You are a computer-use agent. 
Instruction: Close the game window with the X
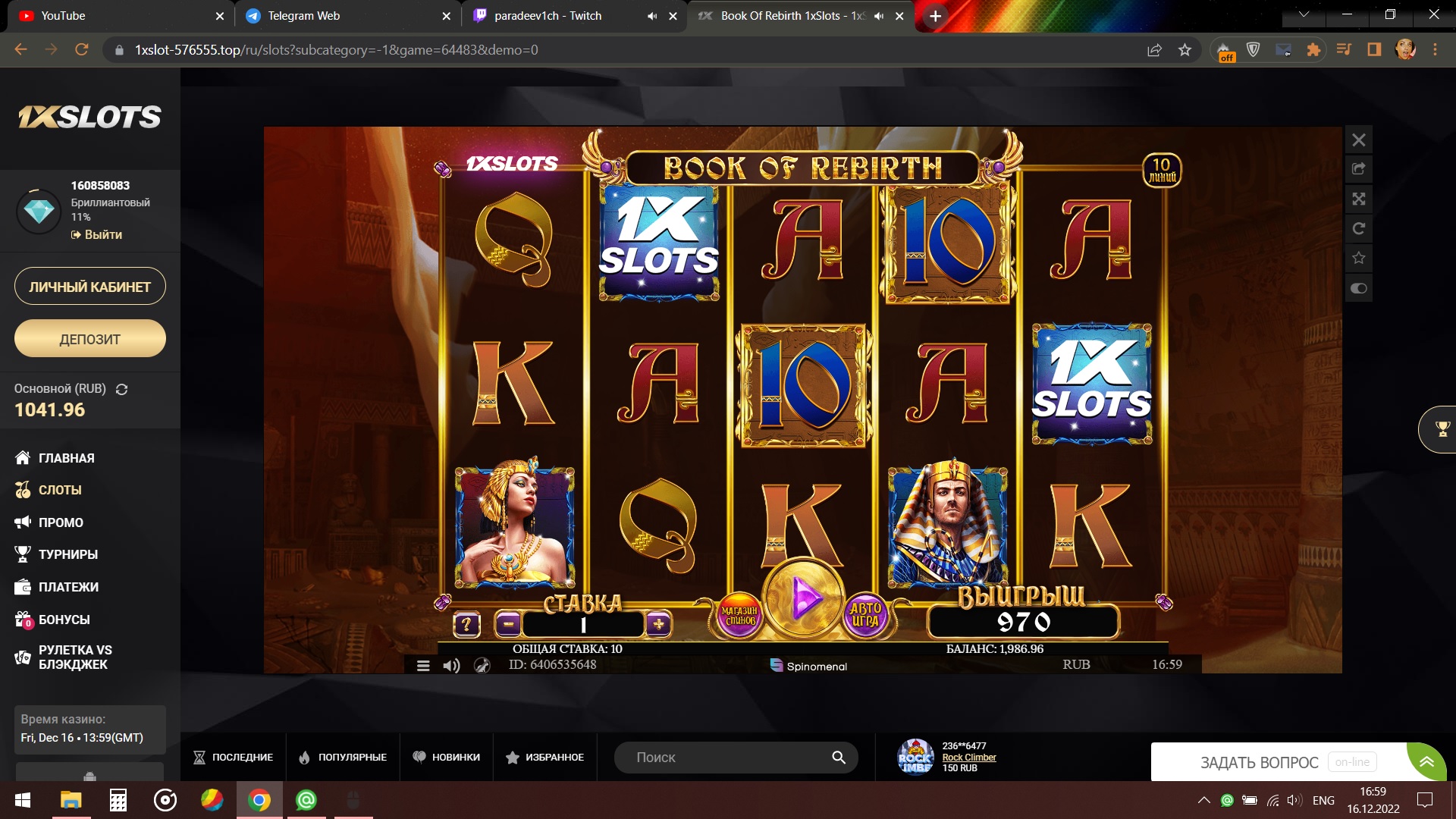(1359, 140)
